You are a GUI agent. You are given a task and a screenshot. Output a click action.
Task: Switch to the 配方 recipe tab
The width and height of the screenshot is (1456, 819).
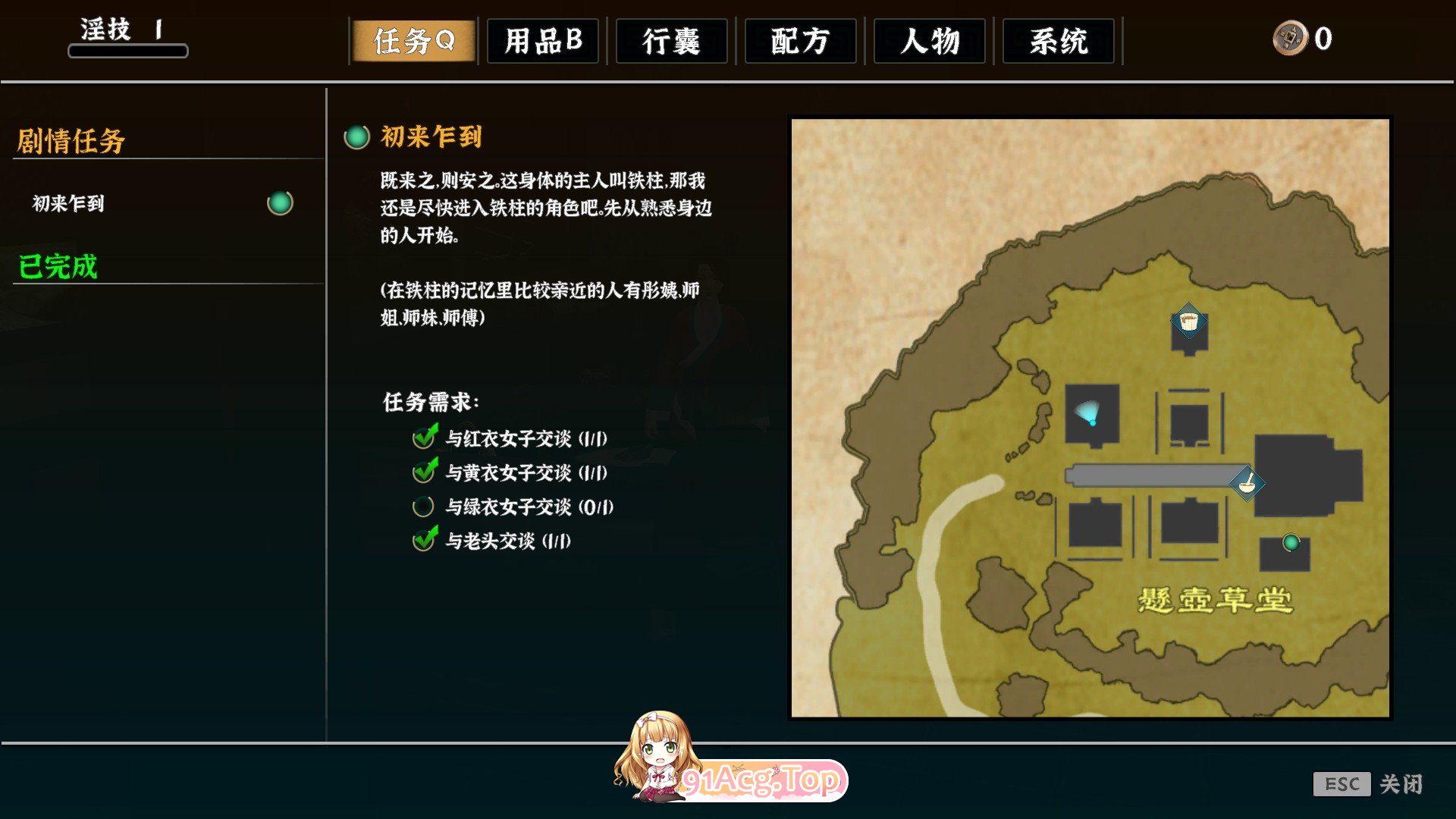point(800,42)
